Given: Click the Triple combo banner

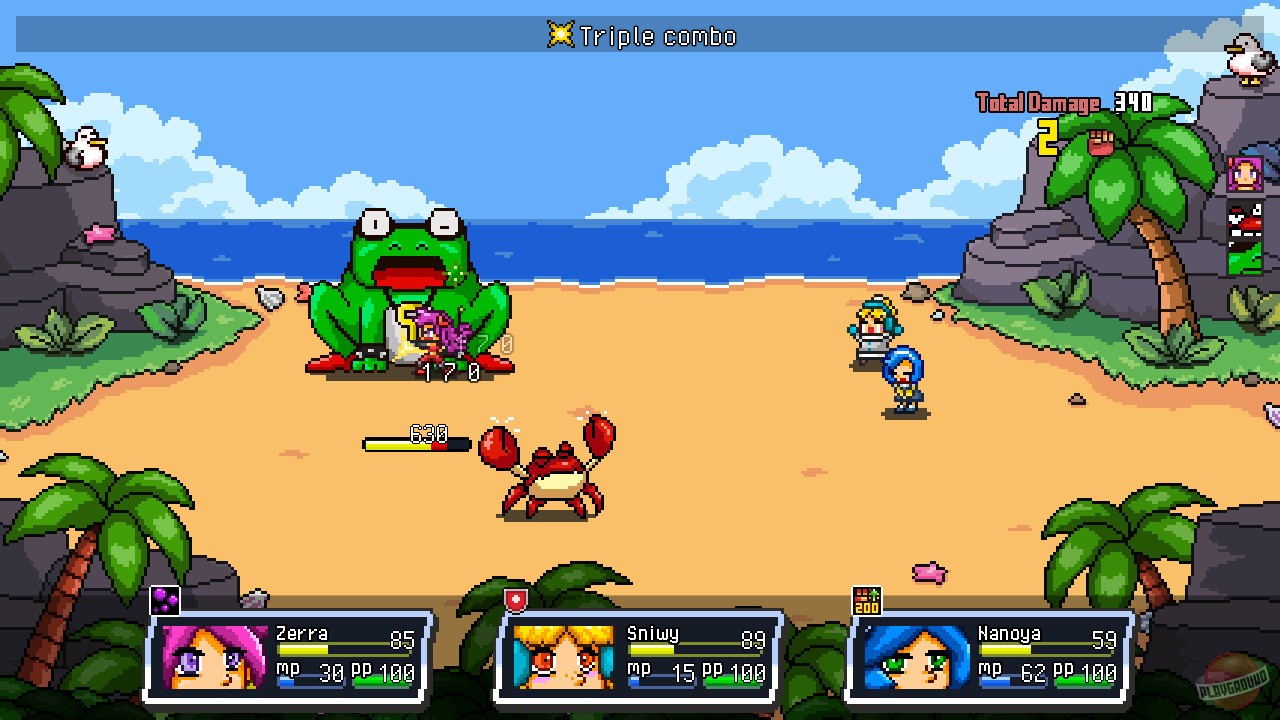Looking at the screenshot, I should click(x=640, y=36).
